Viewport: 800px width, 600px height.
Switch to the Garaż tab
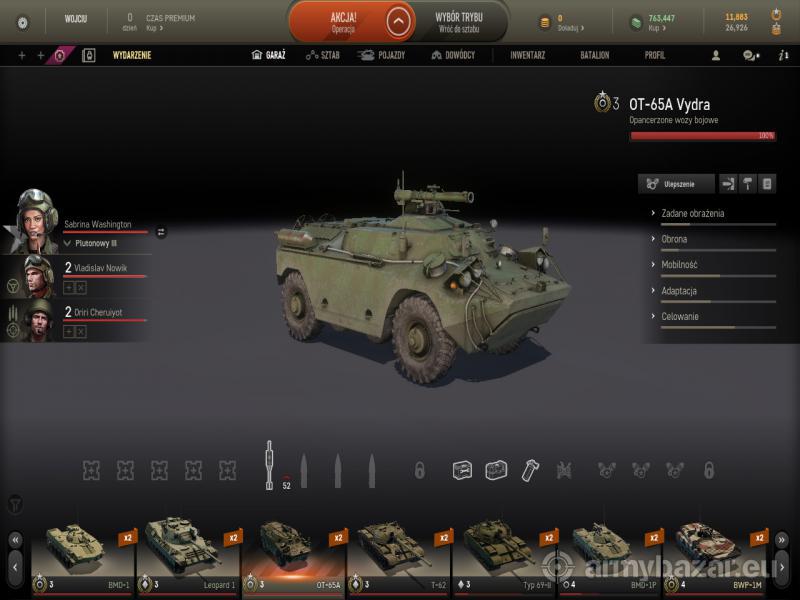(269, 55)
